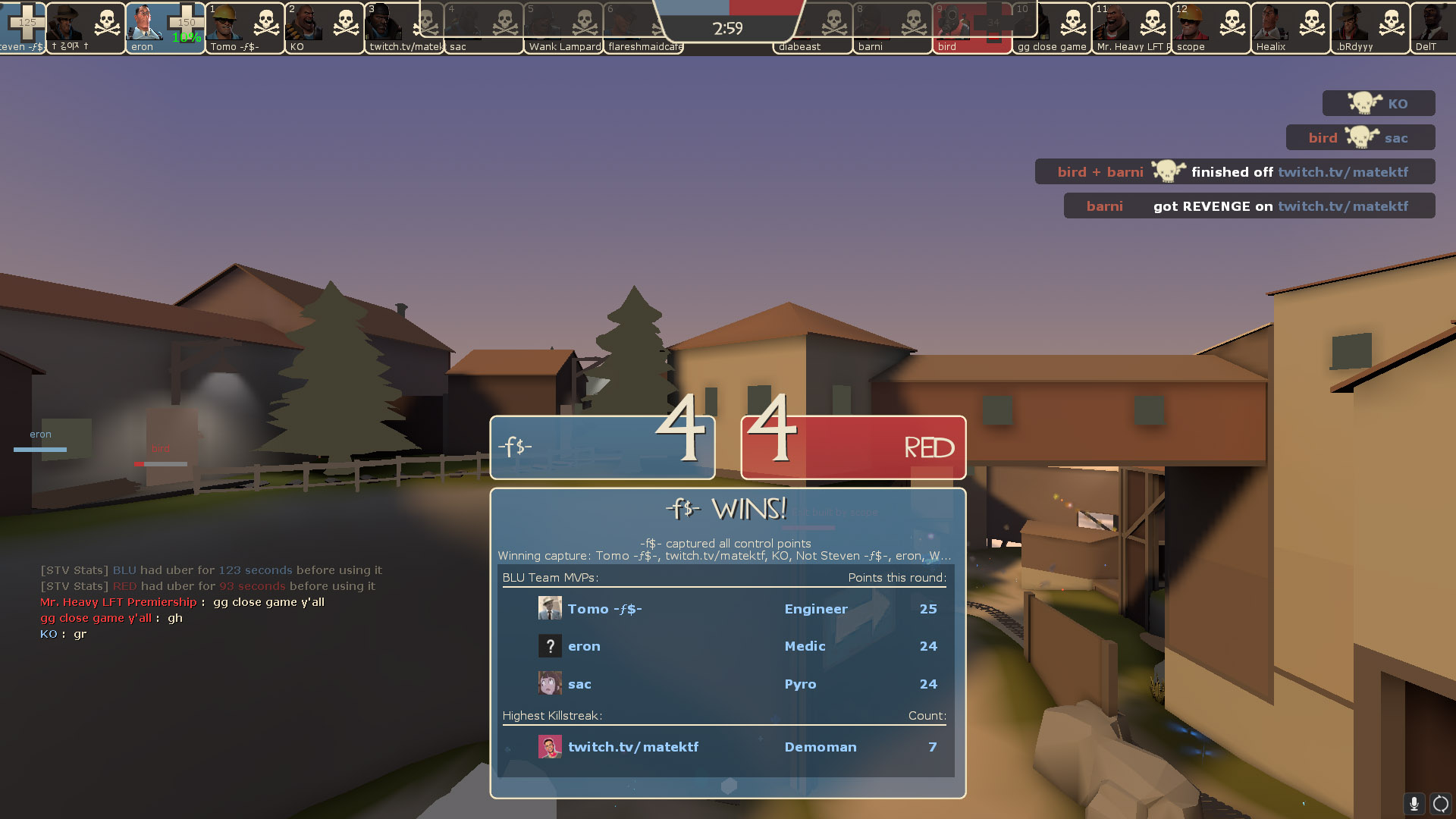Select eron's Medic panel in the spectator bar

pyautogui.click(x=165, y=27)
